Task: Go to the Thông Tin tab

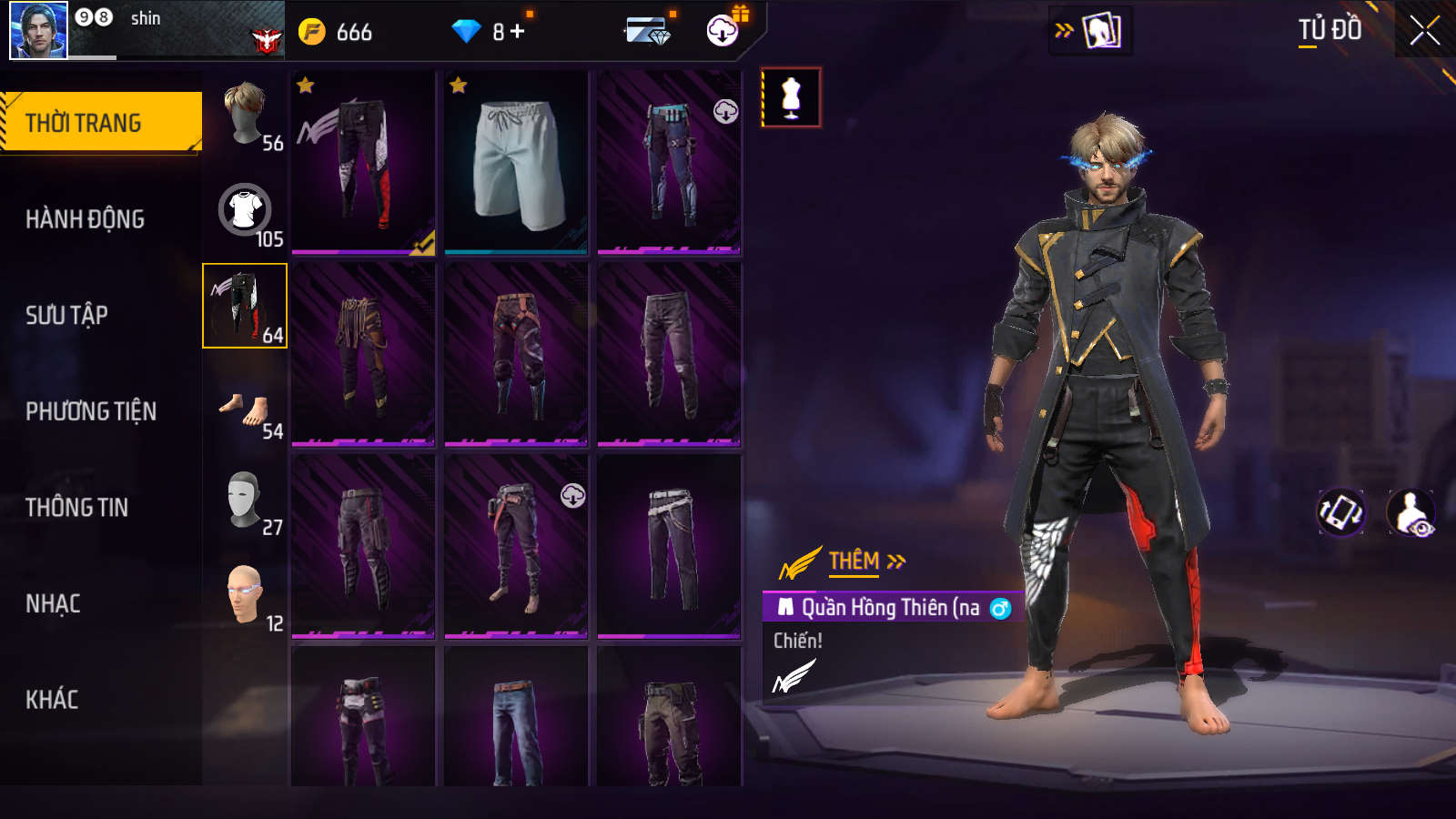Action: [x=76, y=508]
